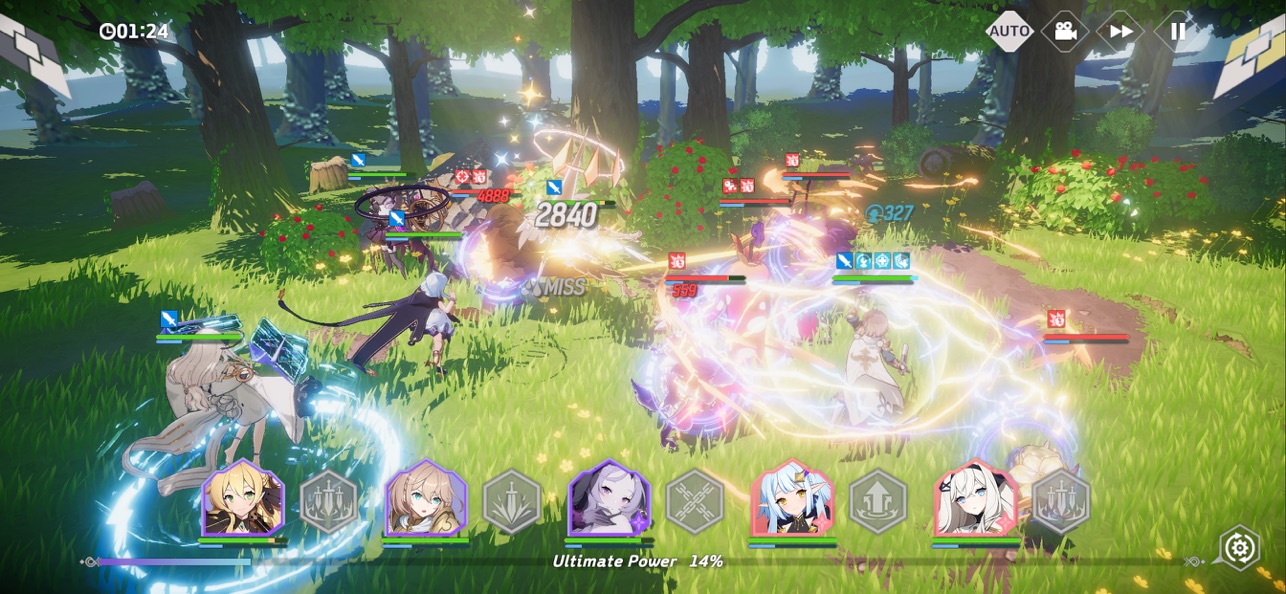
Task: Select the blue-haired elf hero portrait
Action: (793, 499)
